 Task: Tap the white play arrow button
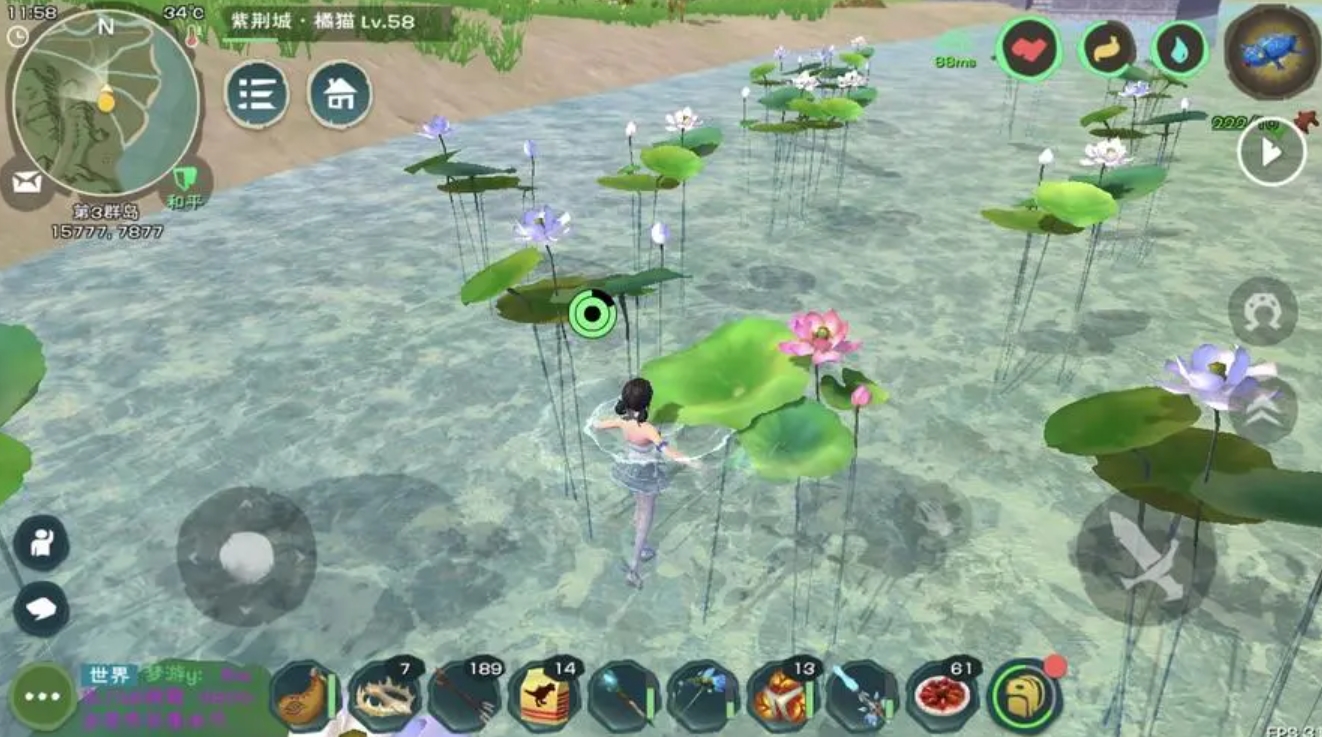coord(1271,153)
